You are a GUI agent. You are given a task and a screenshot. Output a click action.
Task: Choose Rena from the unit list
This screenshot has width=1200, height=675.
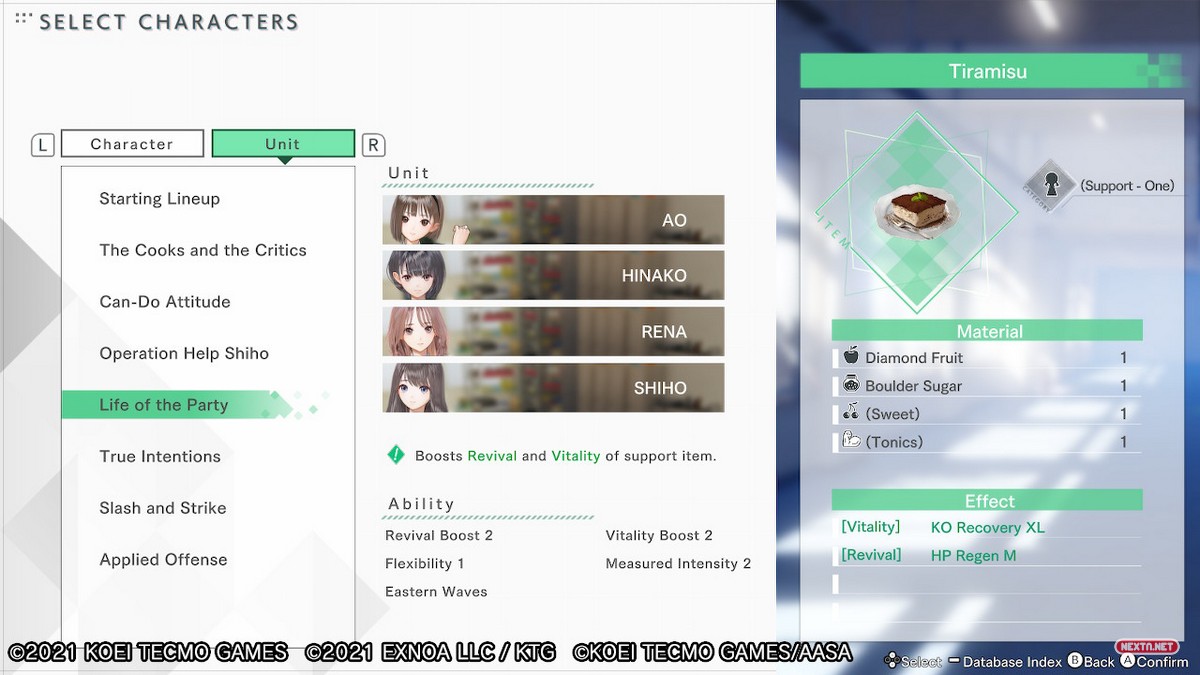click(x=553, y=332)
